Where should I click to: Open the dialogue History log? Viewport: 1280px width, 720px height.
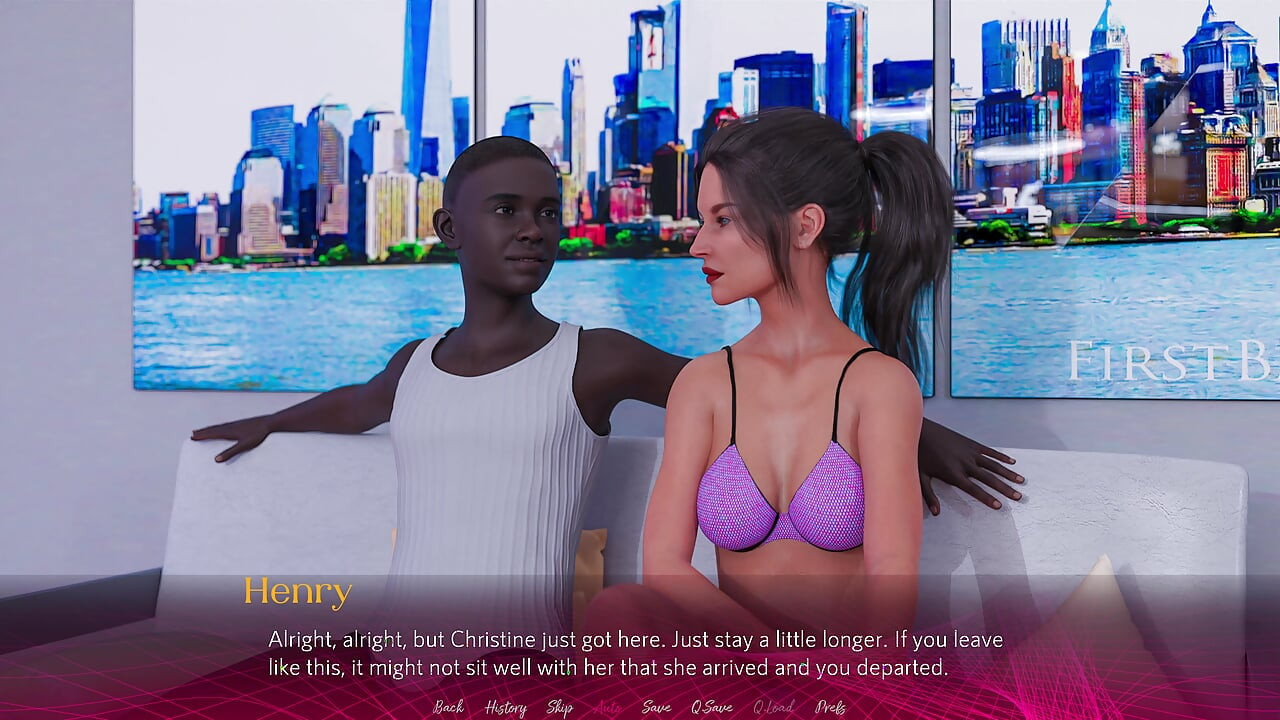[x=505, y=707]
